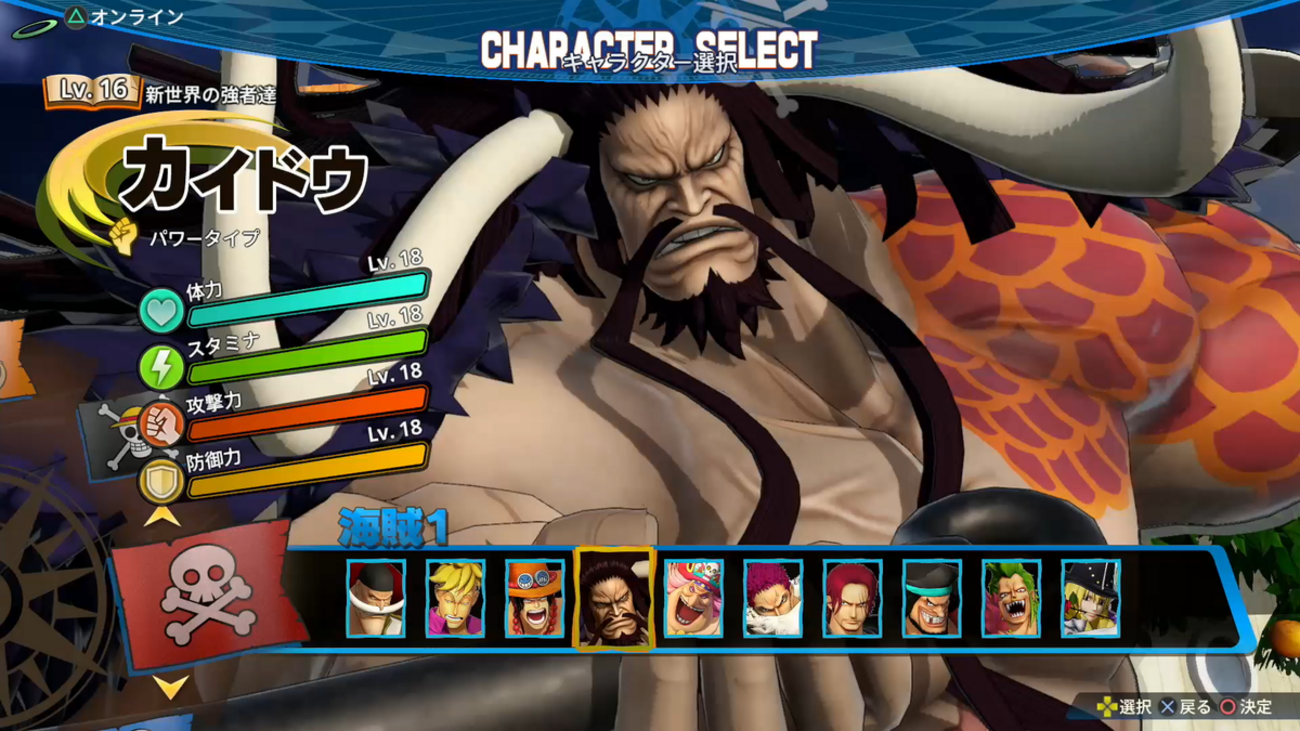This screenshot has height=731, width=1300.
Task: Choose Marco's character portrait
Action: (x=455, y=598)
